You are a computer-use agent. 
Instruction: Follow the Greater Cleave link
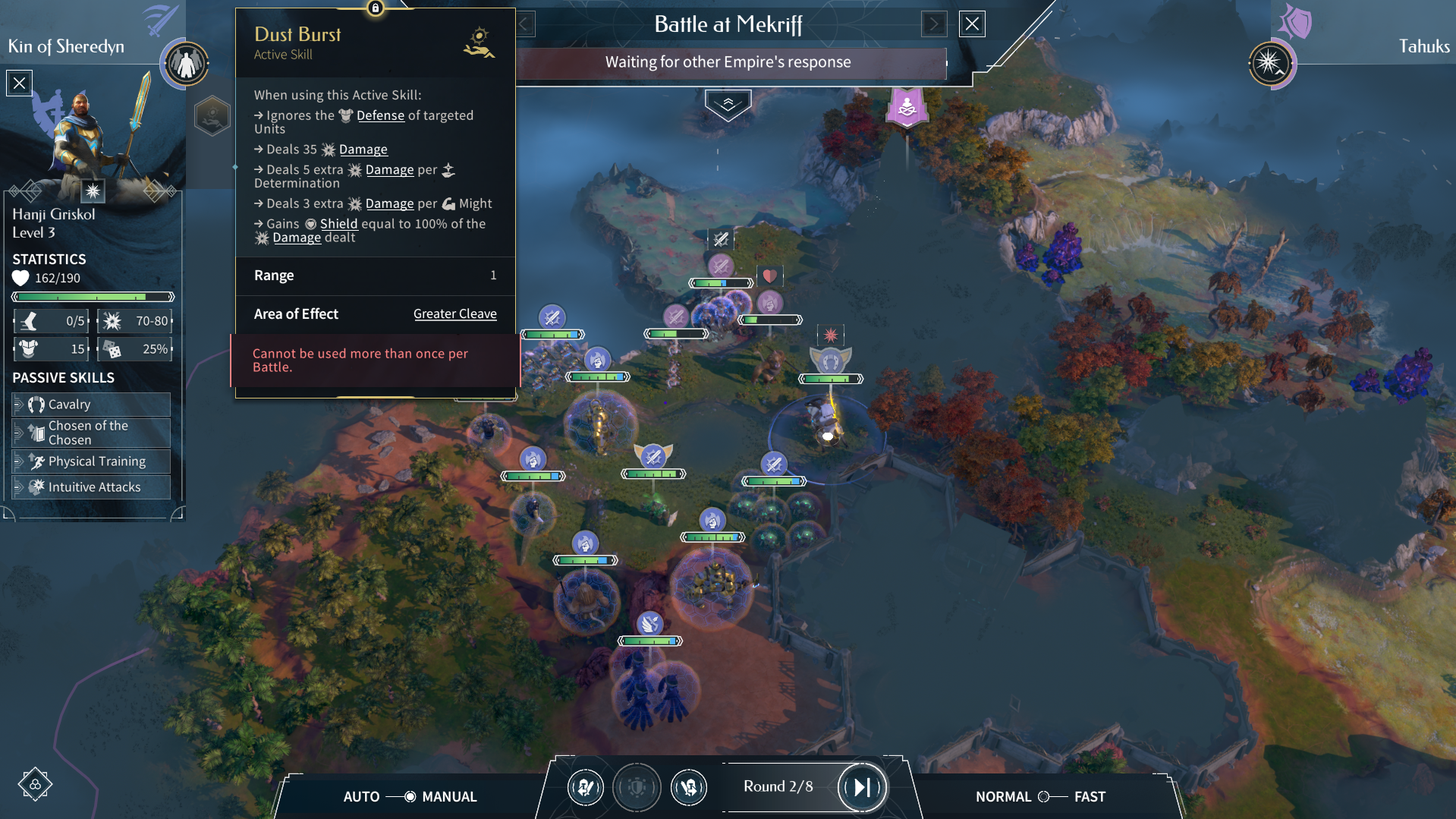coord(454,314)
